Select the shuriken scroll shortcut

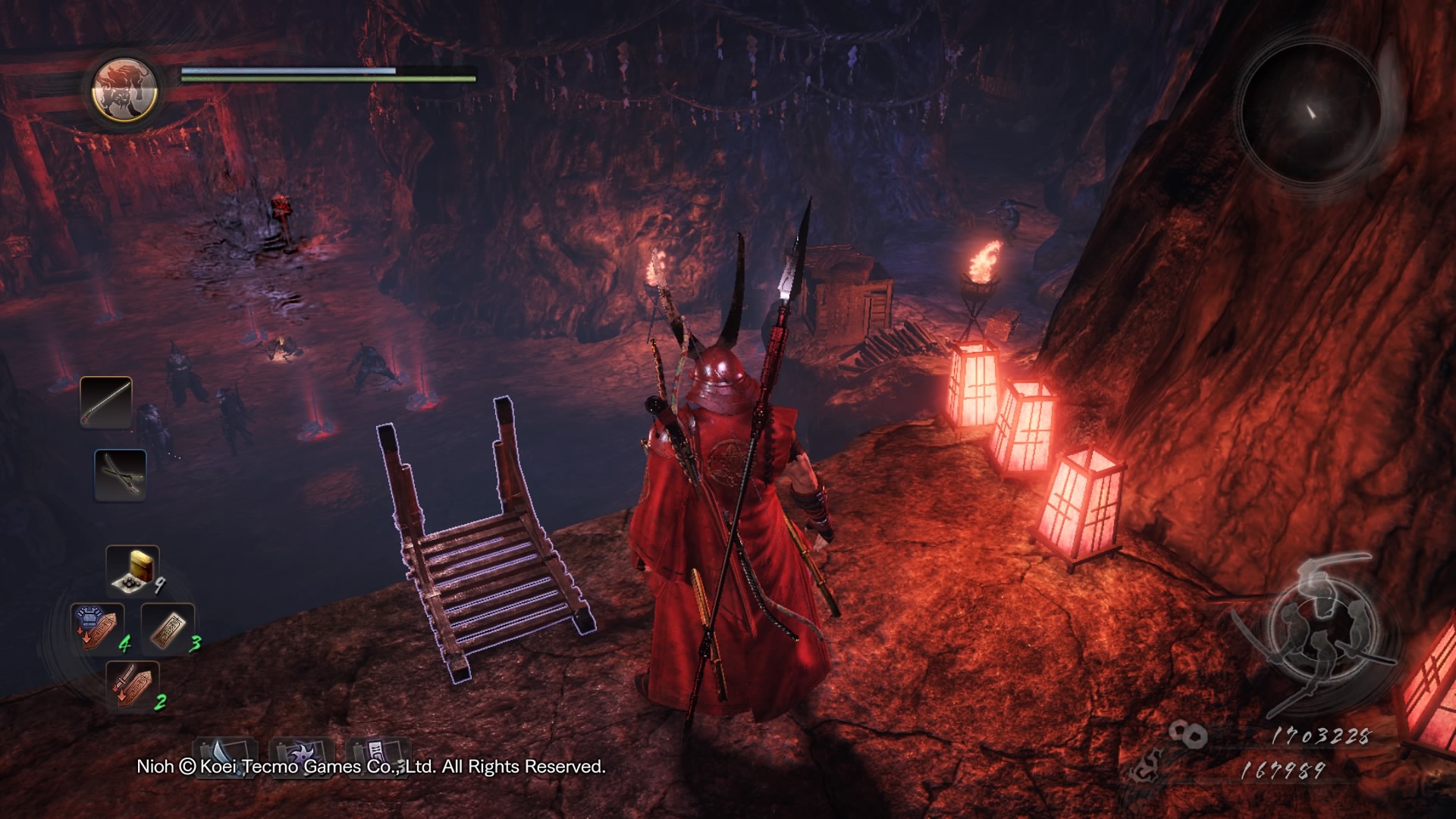click(302, 755)
